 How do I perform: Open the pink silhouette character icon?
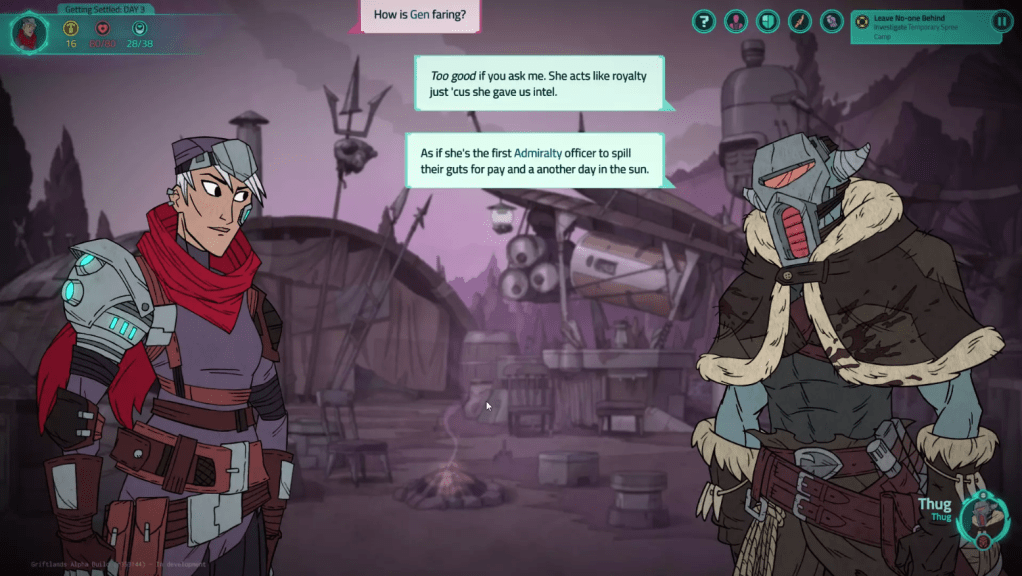pyautogui.click(x=736, y=21)
